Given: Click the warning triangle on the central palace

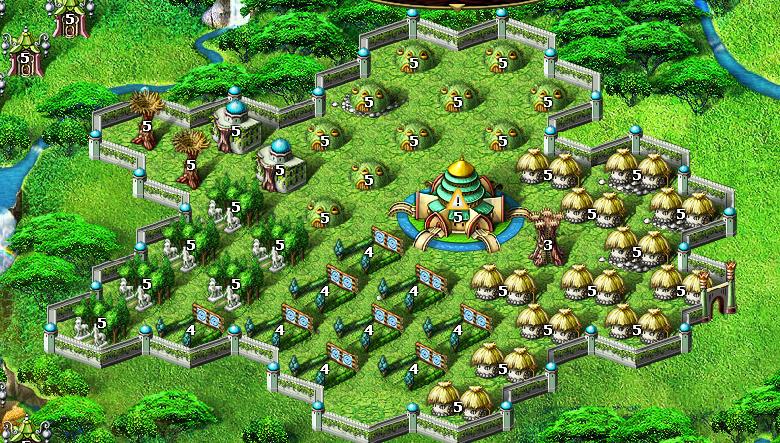Looking at the screenshot, I should pyautogui.click(x=458, y=202).
